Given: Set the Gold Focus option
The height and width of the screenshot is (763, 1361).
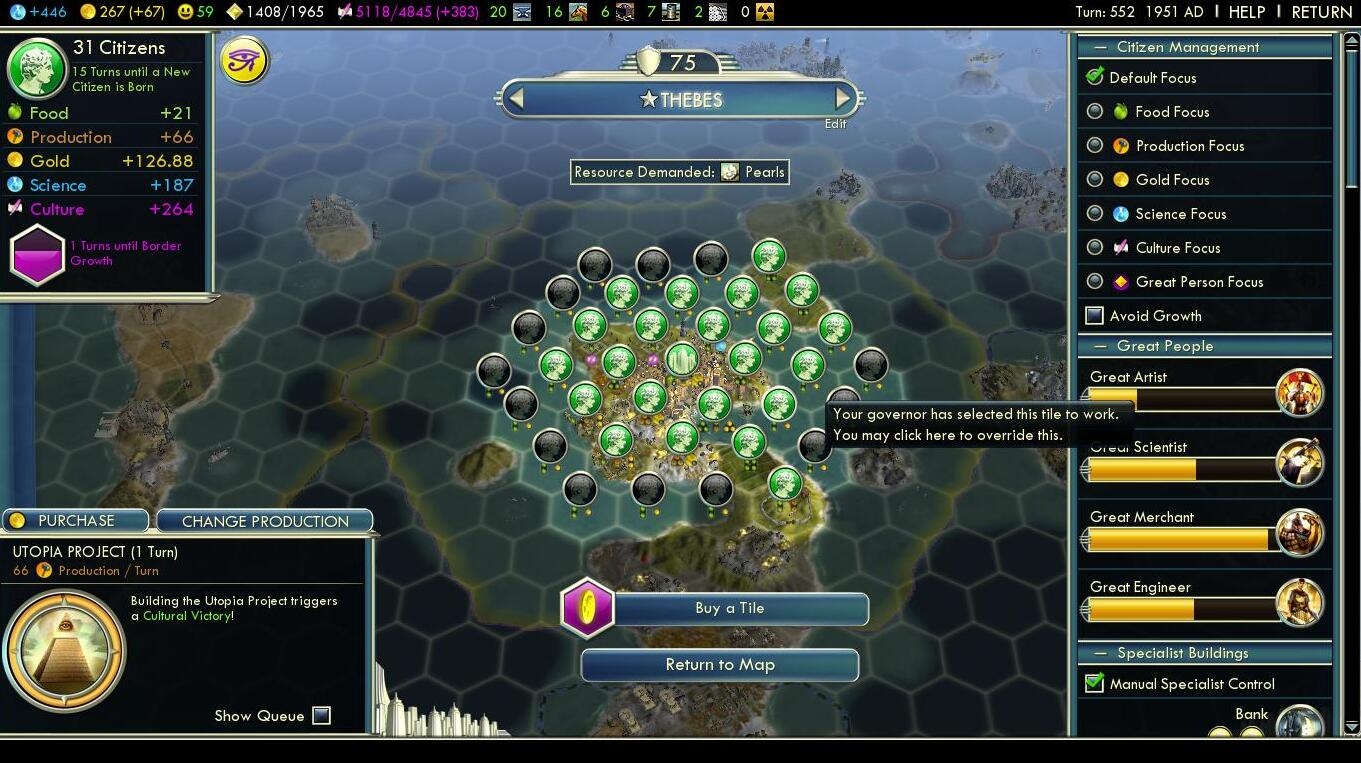Looking at the screenshot, I should pos(1096,180).
